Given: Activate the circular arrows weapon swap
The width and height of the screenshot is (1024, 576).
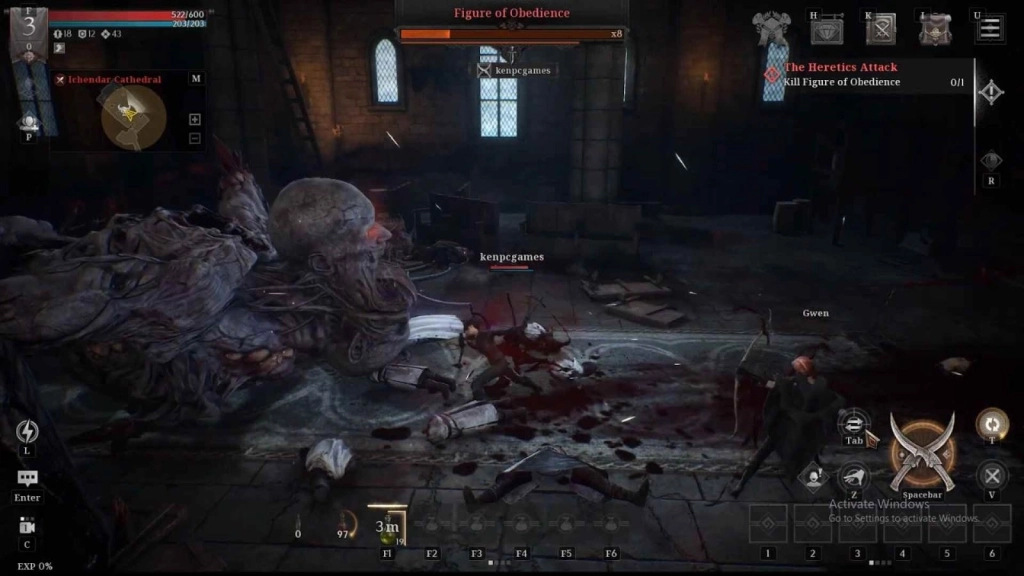Looking at the screenshot, I should pos(991,423).
